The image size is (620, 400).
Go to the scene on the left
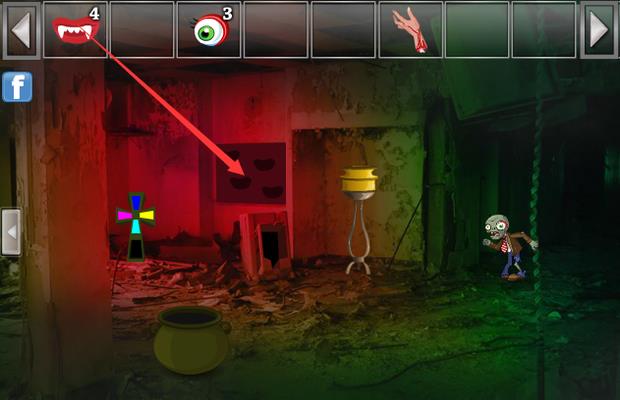click(11, 232)
